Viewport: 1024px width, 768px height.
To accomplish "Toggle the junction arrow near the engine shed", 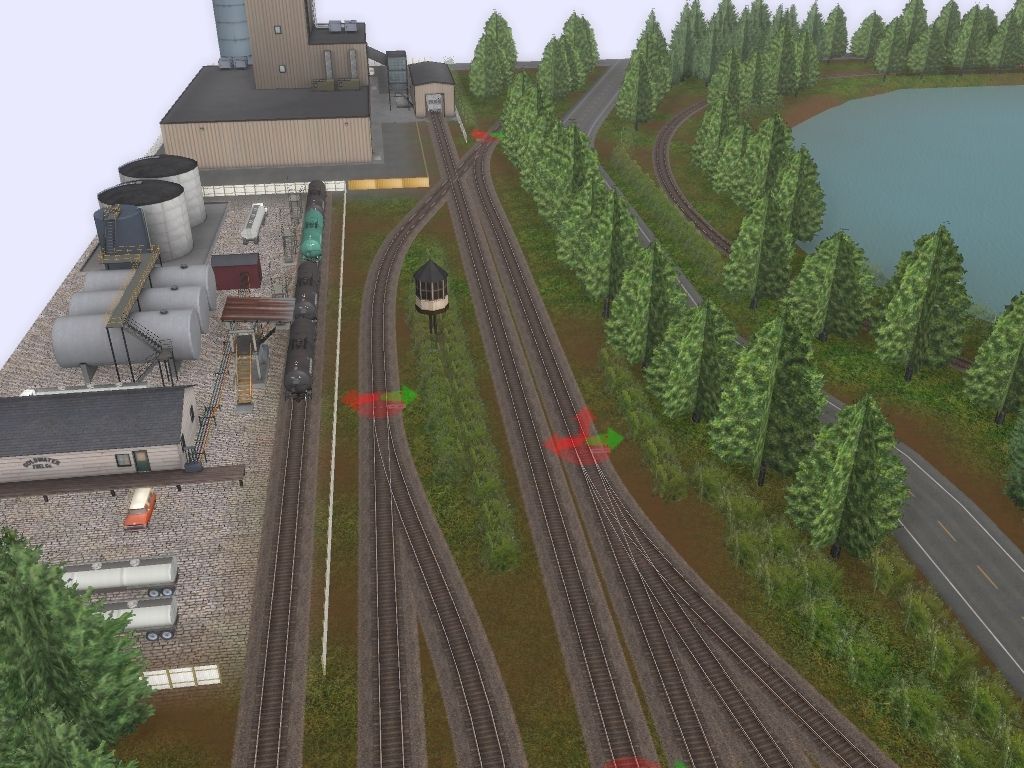I will pyautogui.click(x=485, y=135).
